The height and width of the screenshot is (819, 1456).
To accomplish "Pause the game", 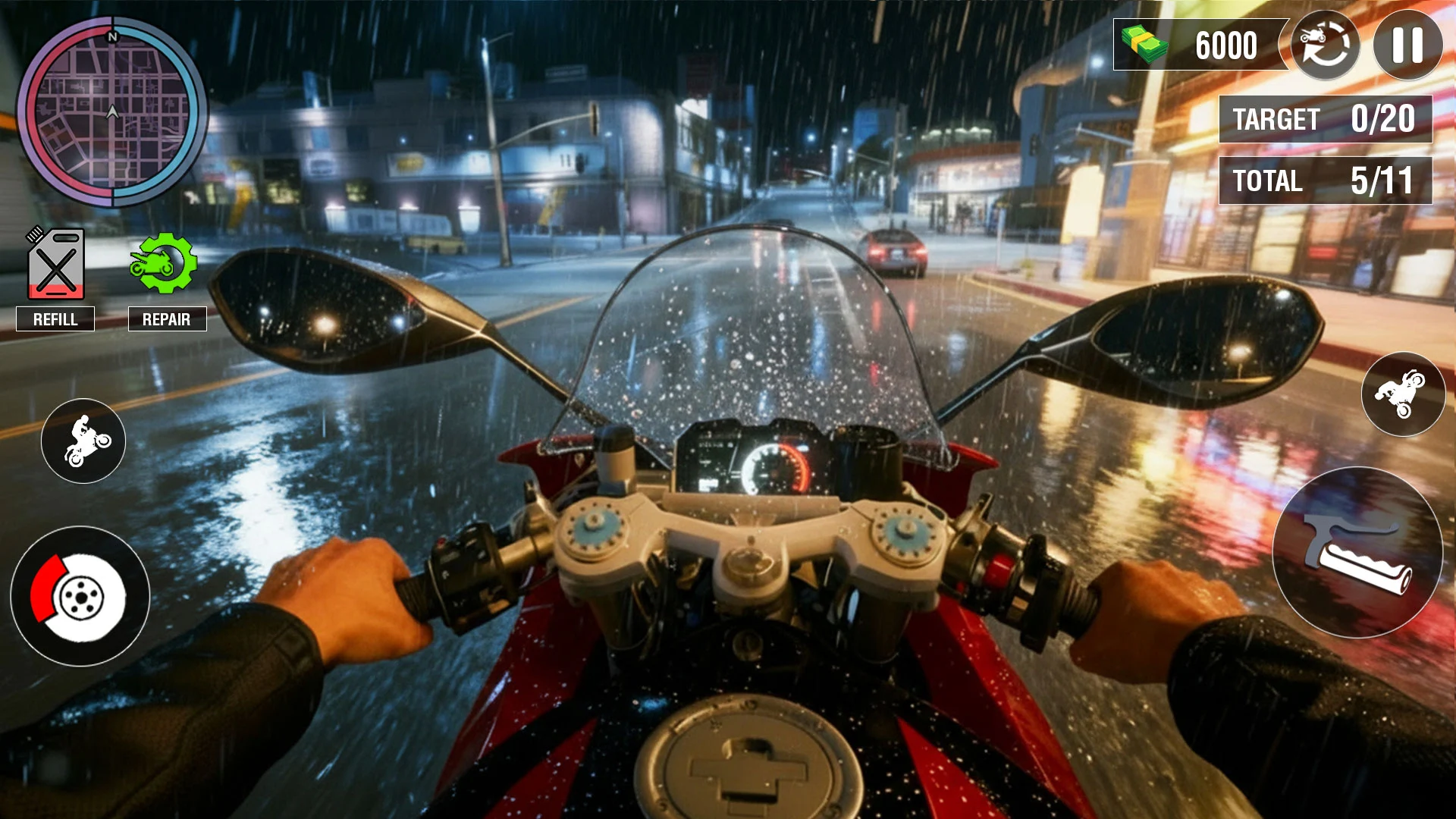I will pos(1407,45).
